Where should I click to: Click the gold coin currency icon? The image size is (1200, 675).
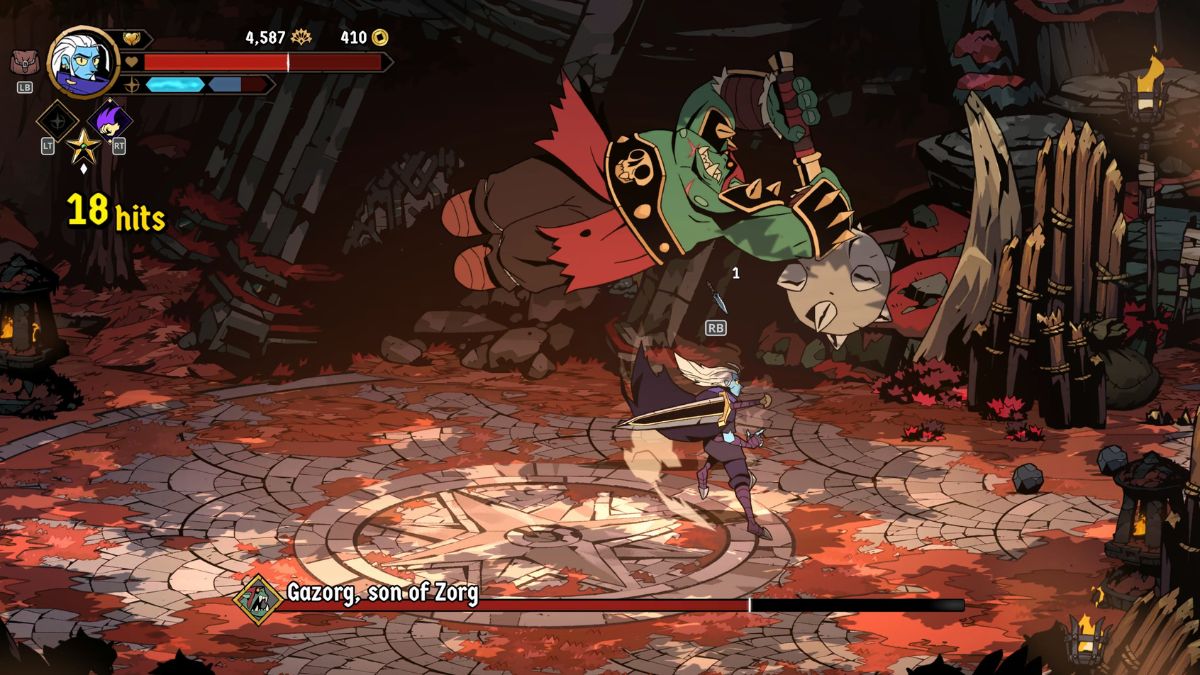(380, 38)
